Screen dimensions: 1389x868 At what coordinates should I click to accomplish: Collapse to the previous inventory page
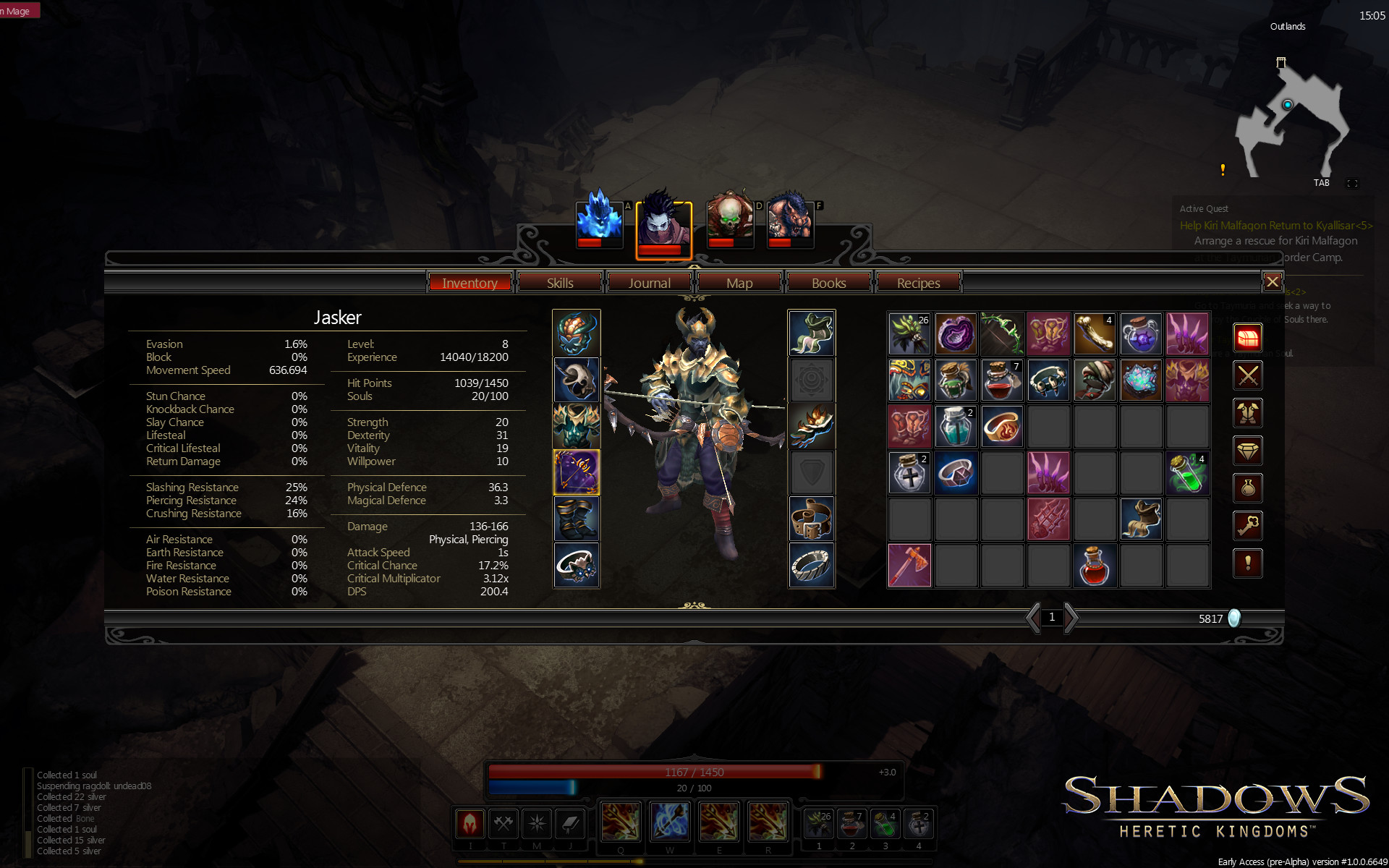coord(1032,618)
